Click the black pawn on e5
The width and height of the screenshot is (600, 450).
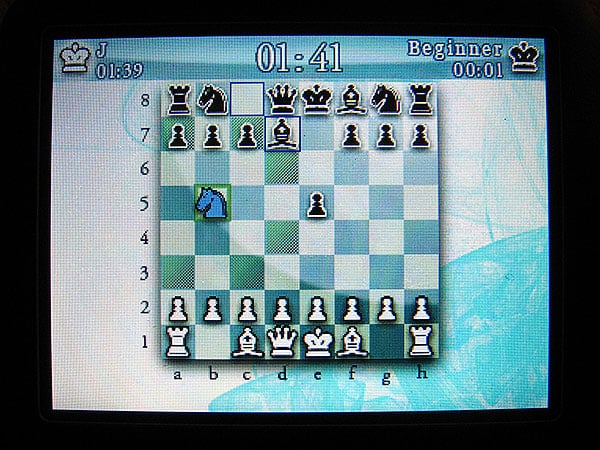coord(317,204)
